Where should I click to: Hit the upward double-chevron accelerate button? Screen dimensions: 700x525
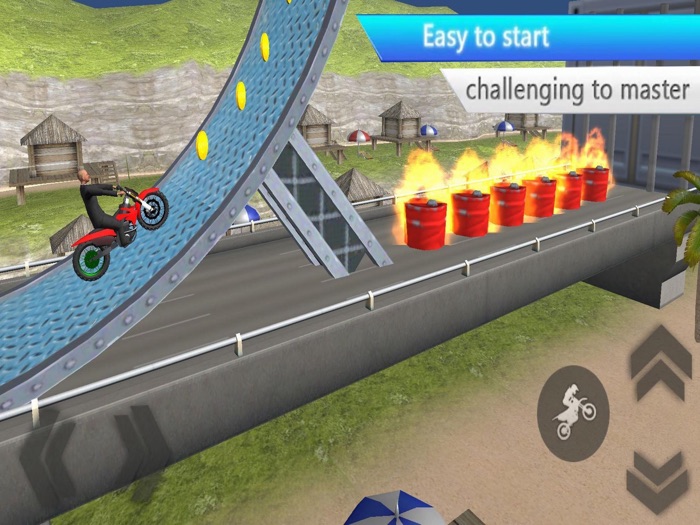660,364
